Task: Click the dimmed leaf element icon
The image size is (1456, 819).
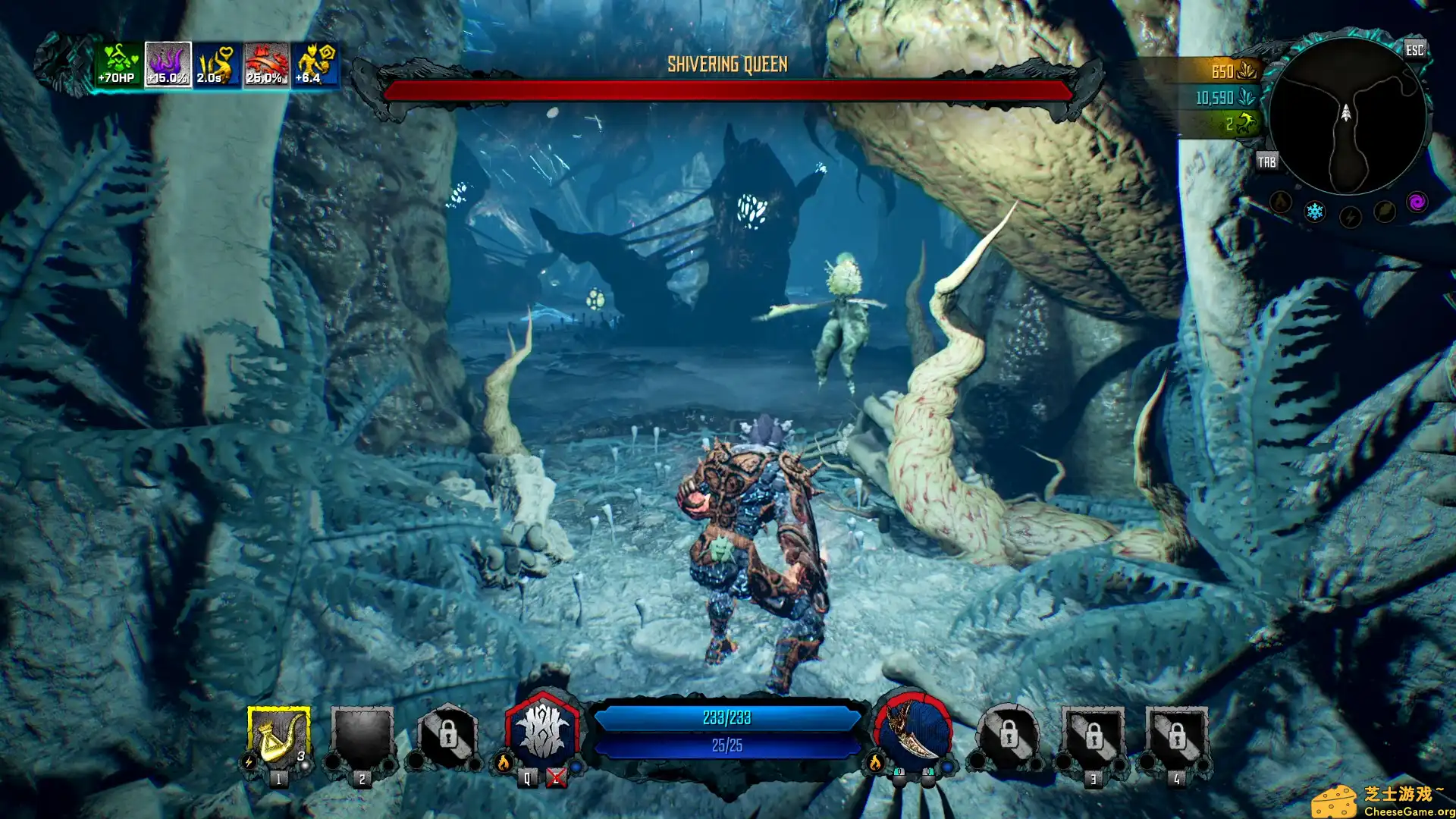Action: click(x=1384, y=211)
